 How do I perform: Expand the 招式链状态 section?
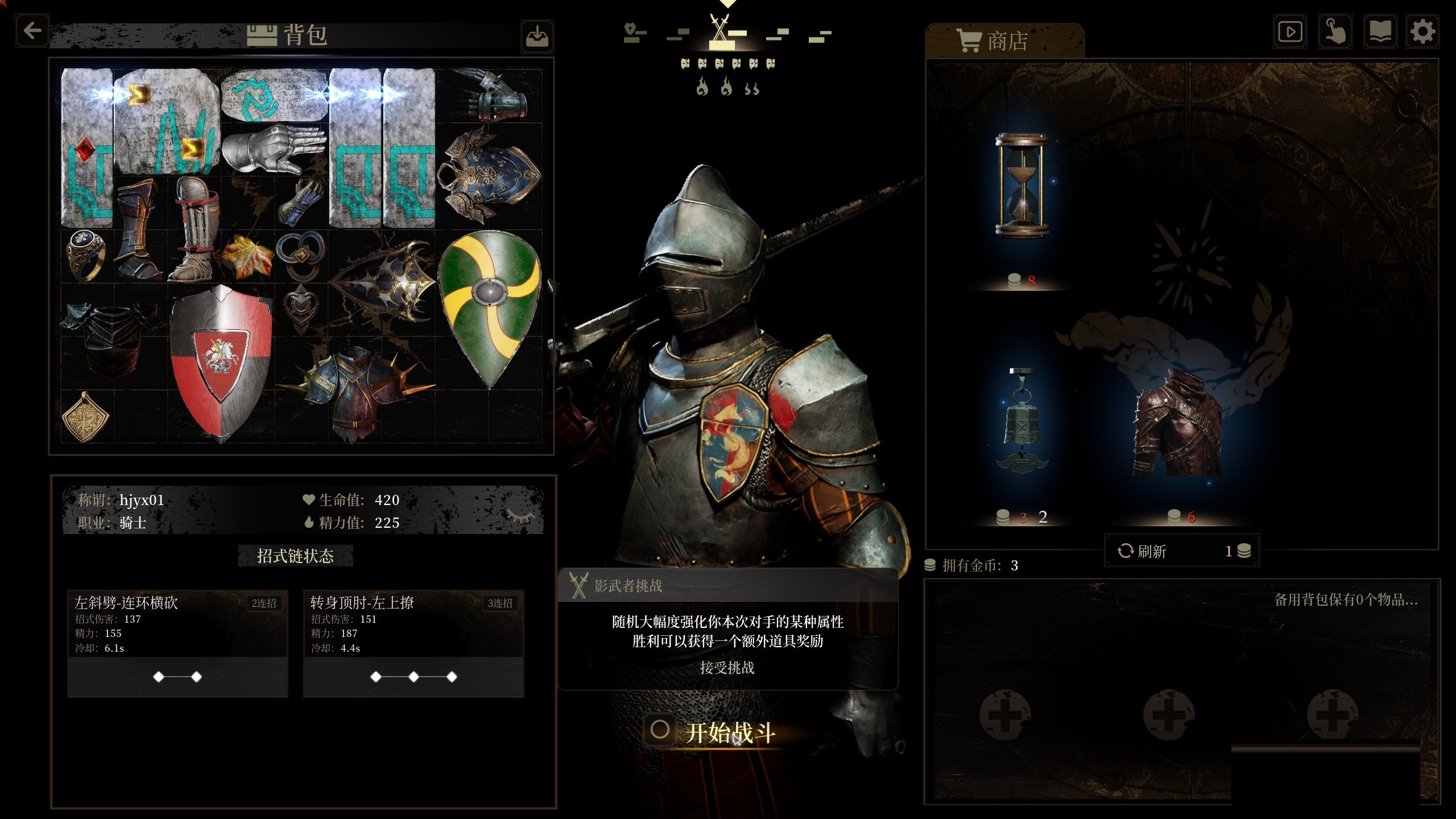[295, 556]
